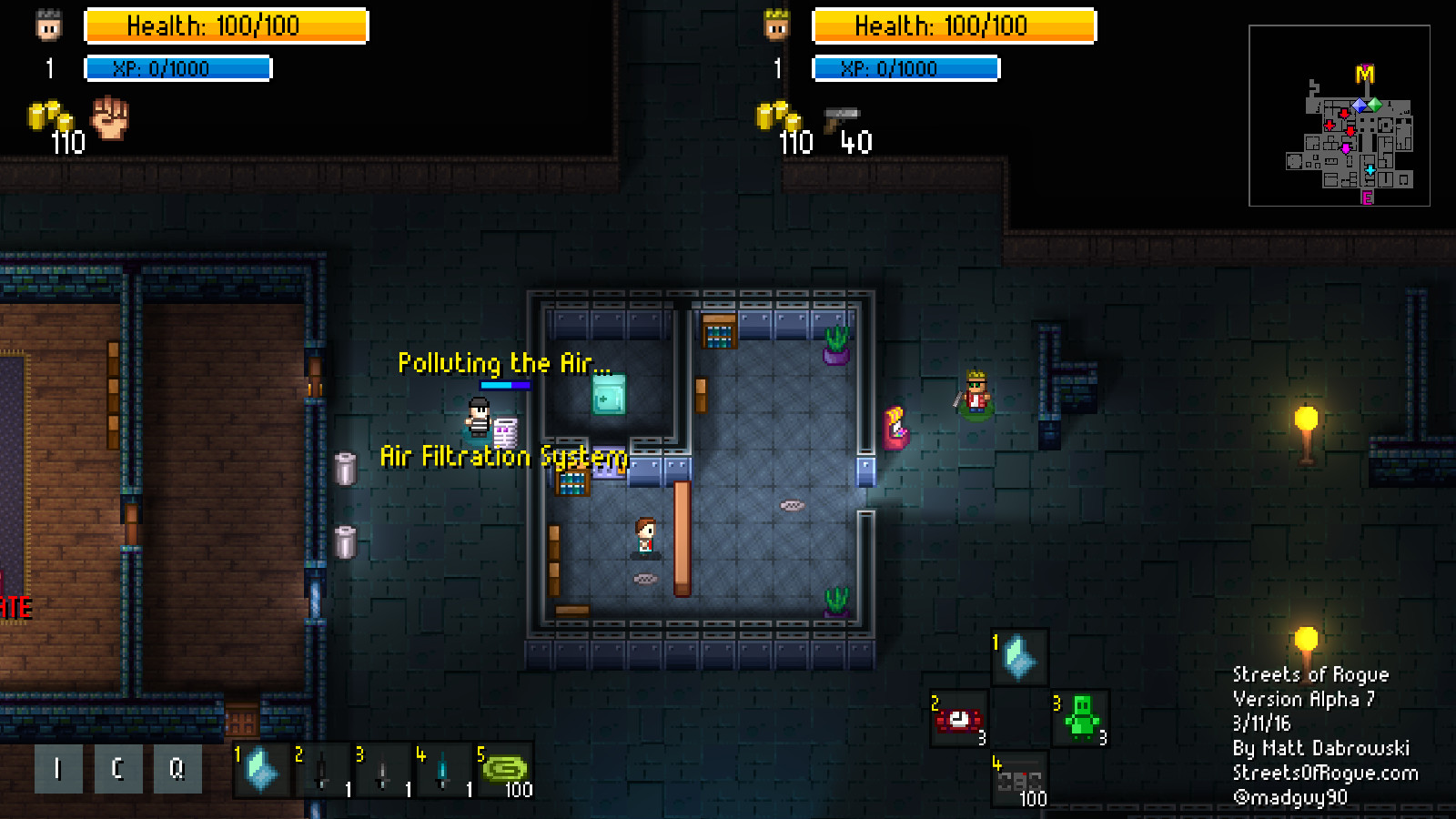The height and width of the screenshot is (819, 1456).
Task: Click the pistol icon near player two's stats
Action: point(842,116)
